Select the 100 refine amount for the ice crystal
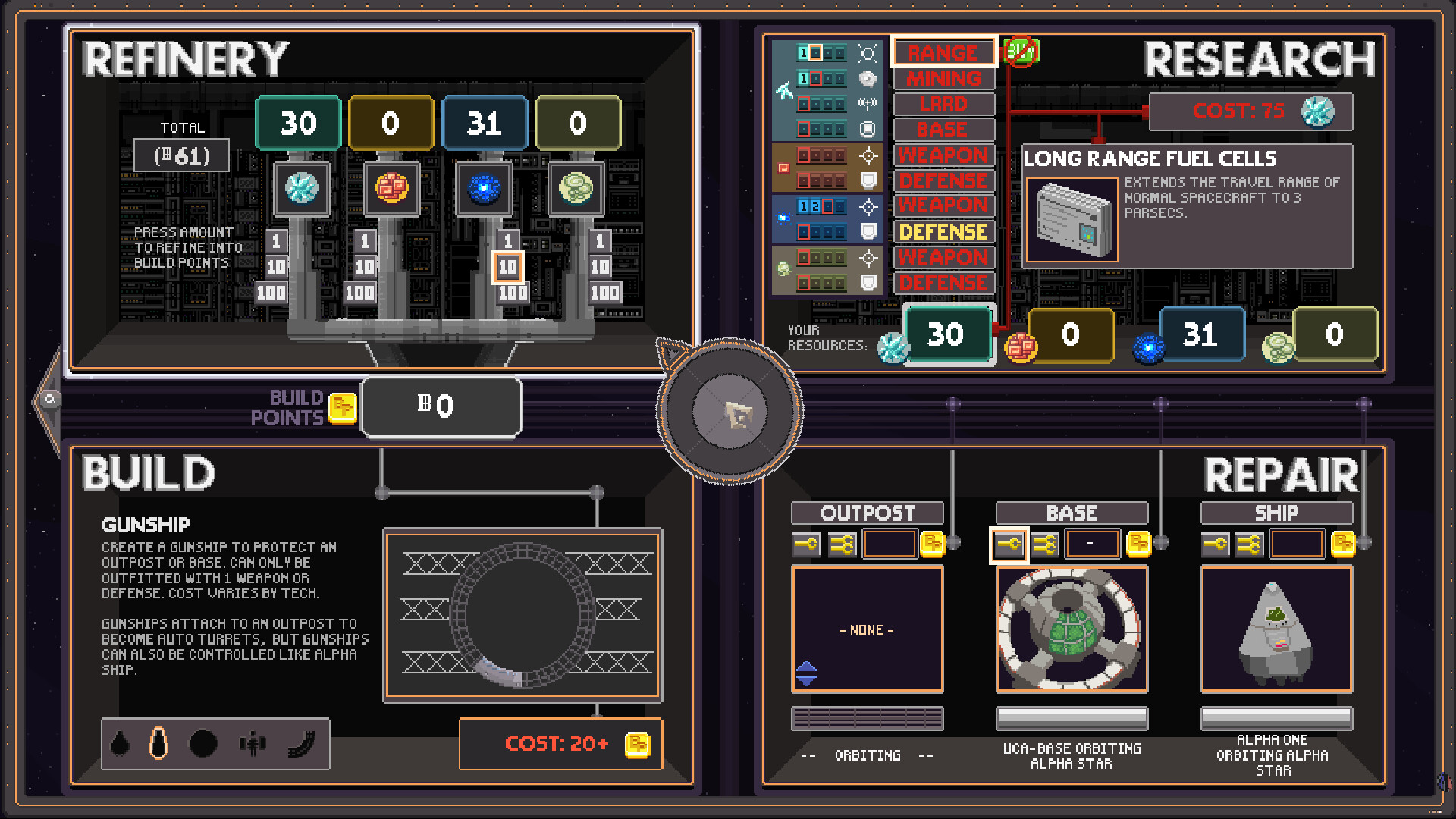The height and width of the screenshot is (819, 1456). point(271,291)
